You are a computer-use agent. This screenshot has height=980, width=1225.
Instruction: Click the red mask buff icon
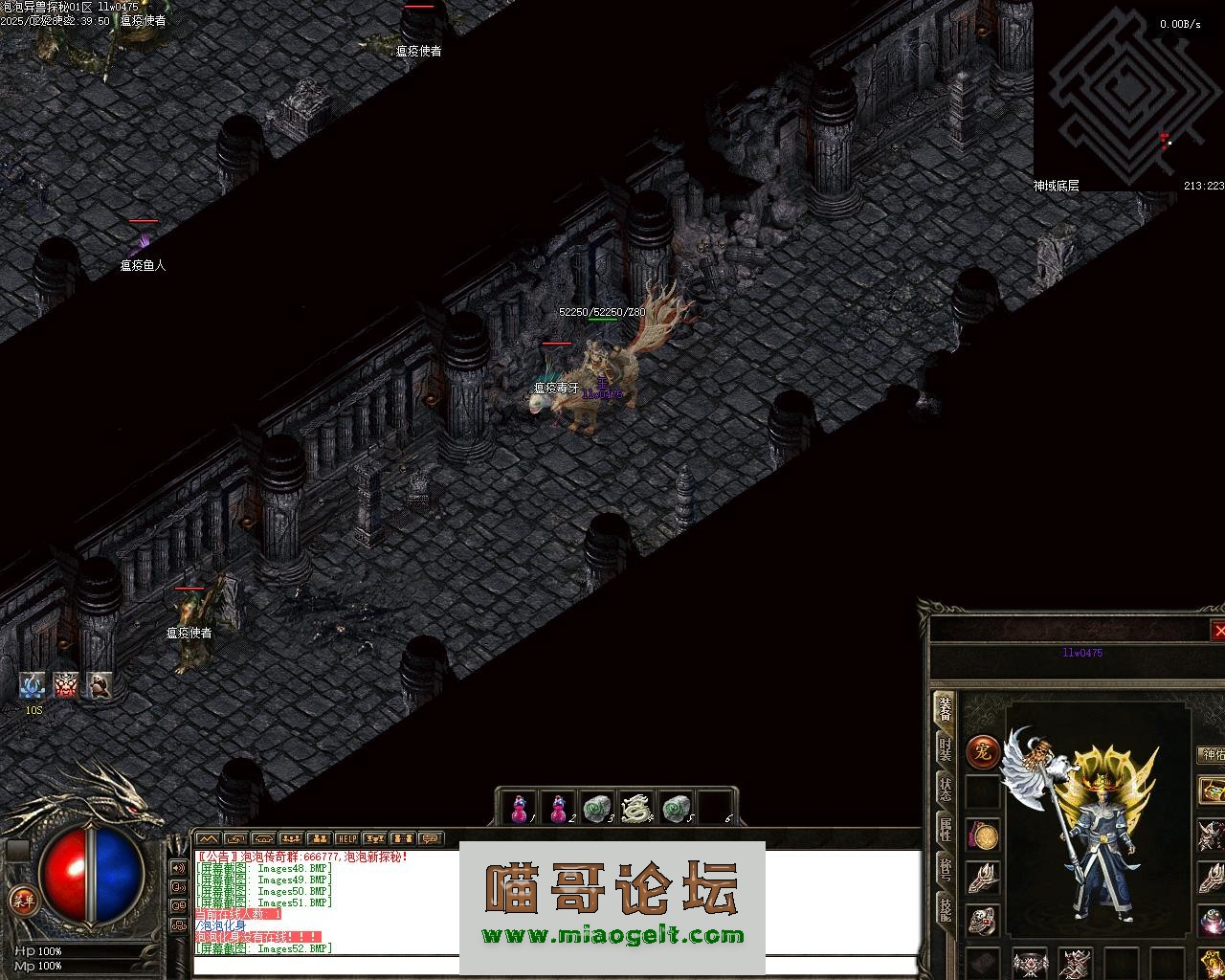click(x=66, y=684)
